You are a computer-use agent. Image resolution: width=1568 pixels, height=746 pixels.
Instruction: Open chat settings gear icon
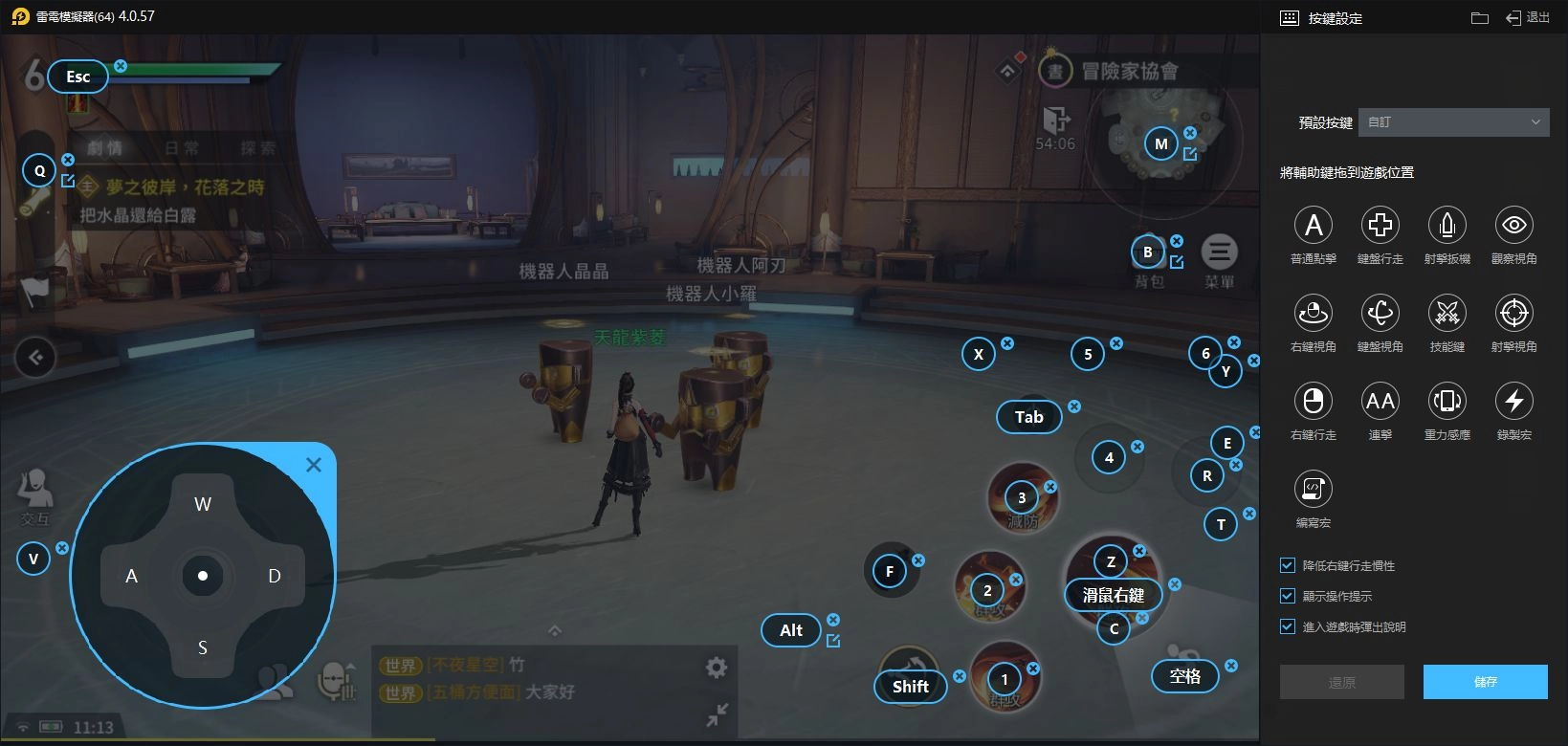[x=717, y=668]
